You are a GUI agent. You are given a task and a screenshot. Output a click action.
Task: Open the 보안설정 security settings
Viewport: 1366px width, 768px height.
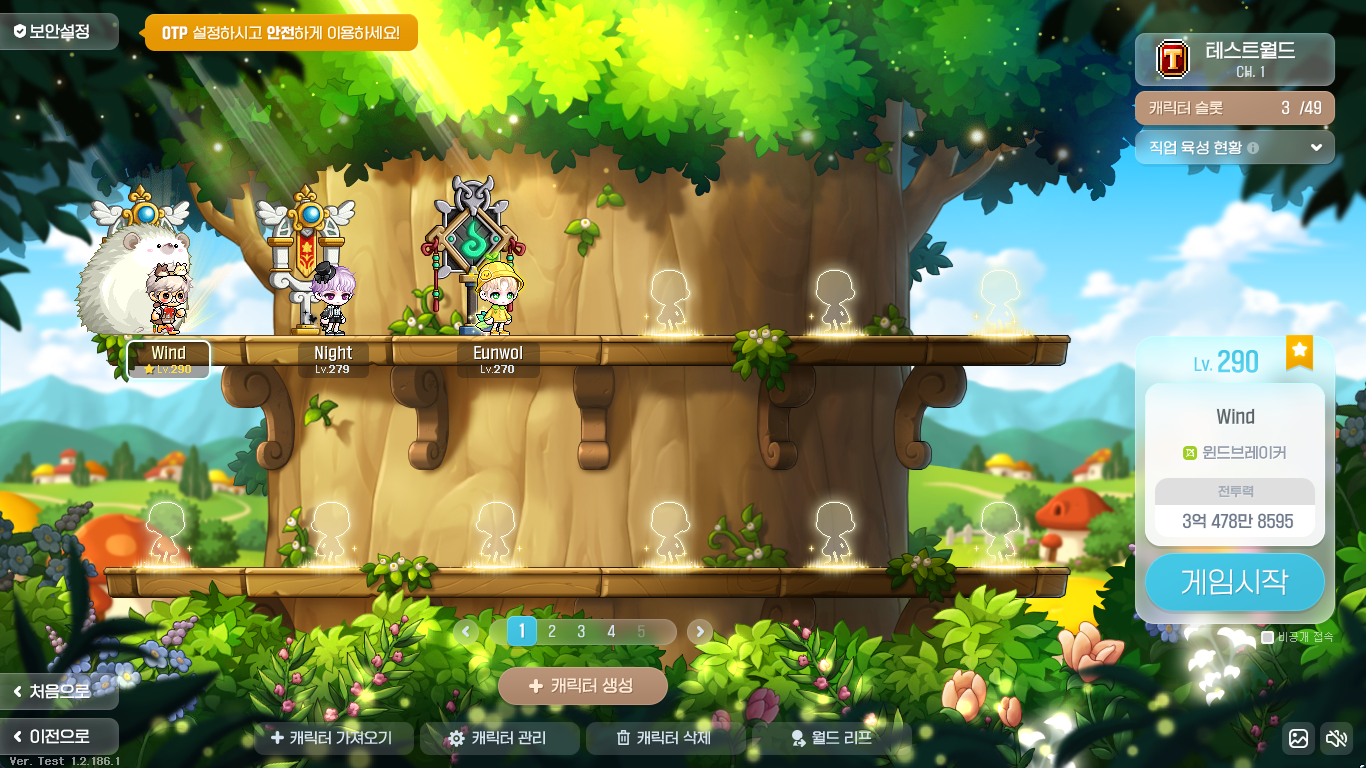pyautogui.click(x=59, y=32)
